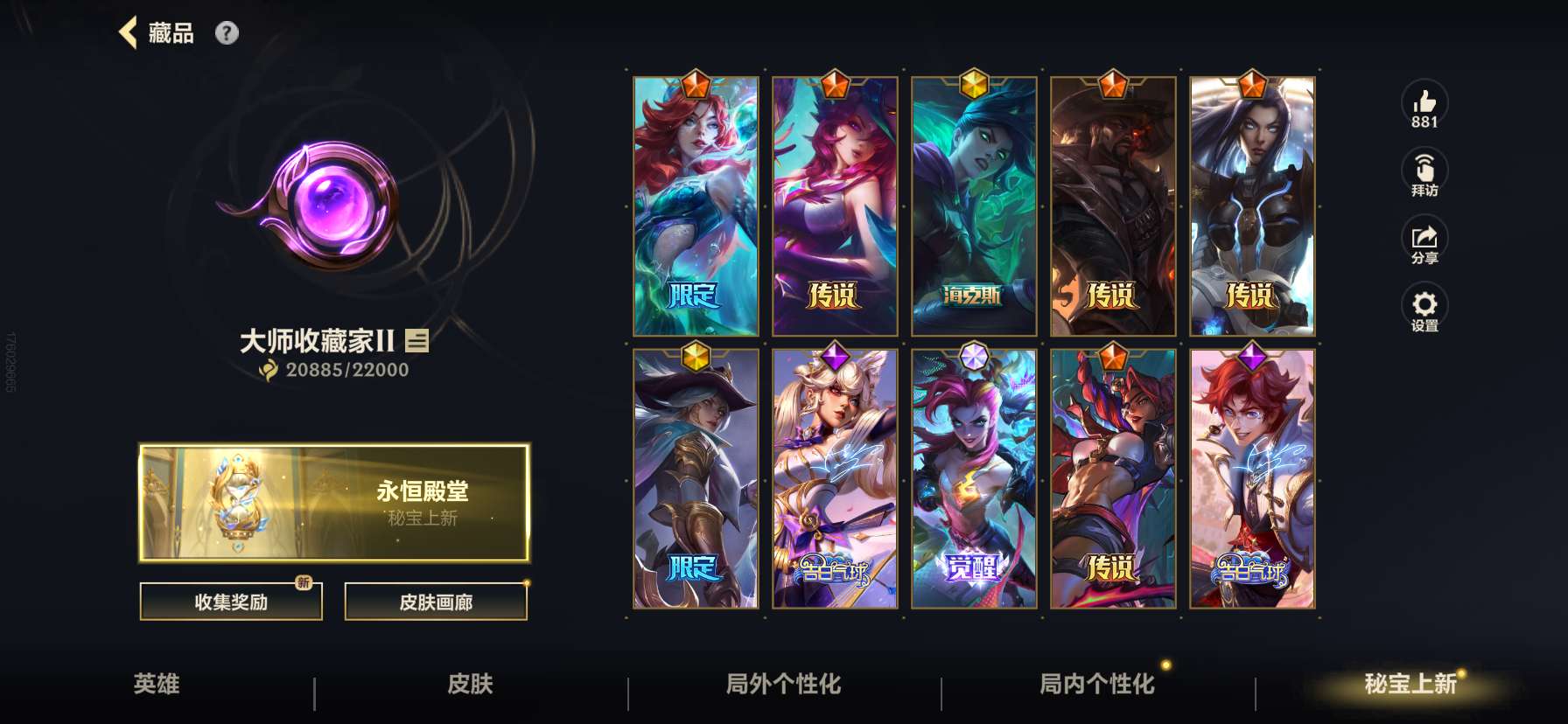This screenshot has width=1568, height=724.
Task: Click the 收集奖励 button
Action: coord(230,602)
